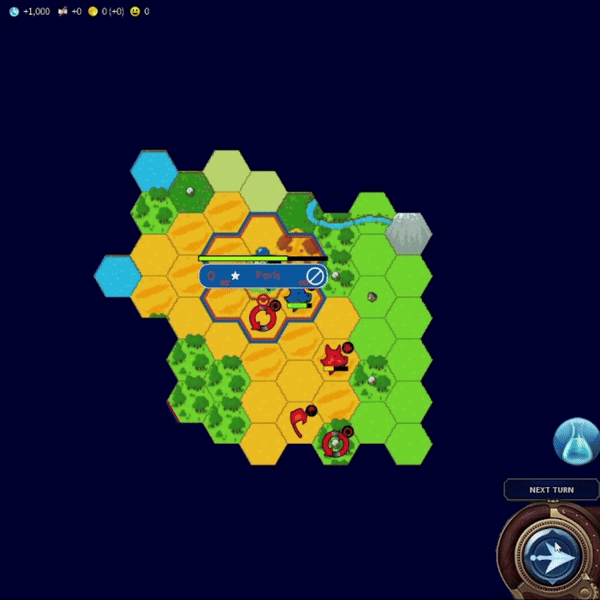600x600 pixels.
Task: Select the red circular unit below Paris
Action: point(262,318)
